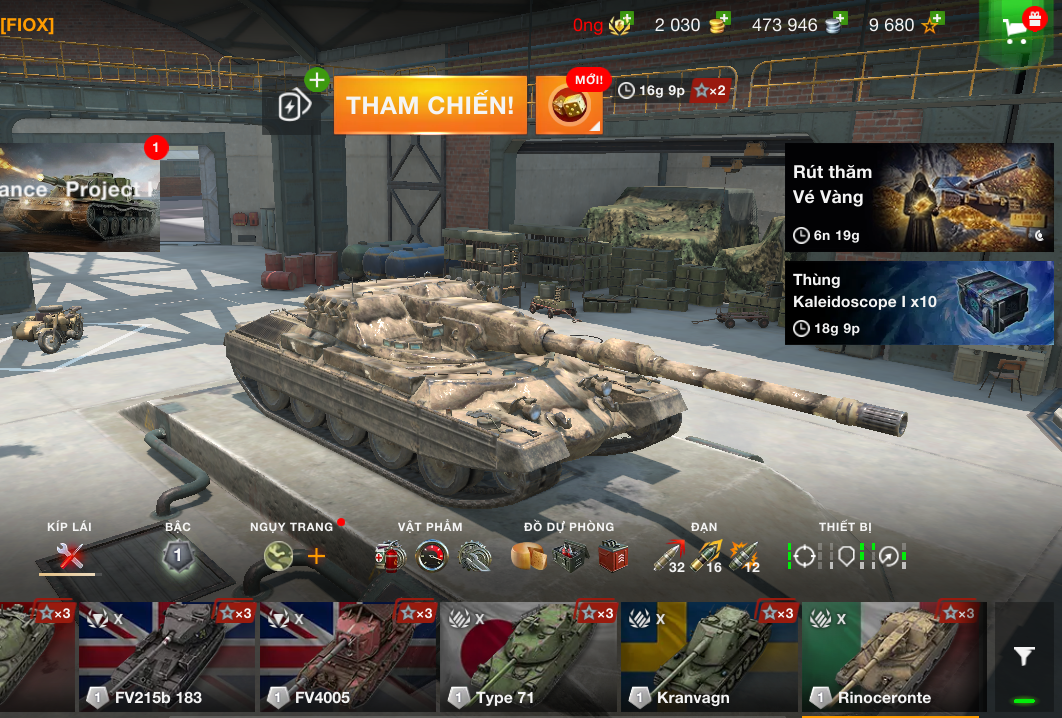Open the tank rank (BẬC) badge

(x=177, y=555)
